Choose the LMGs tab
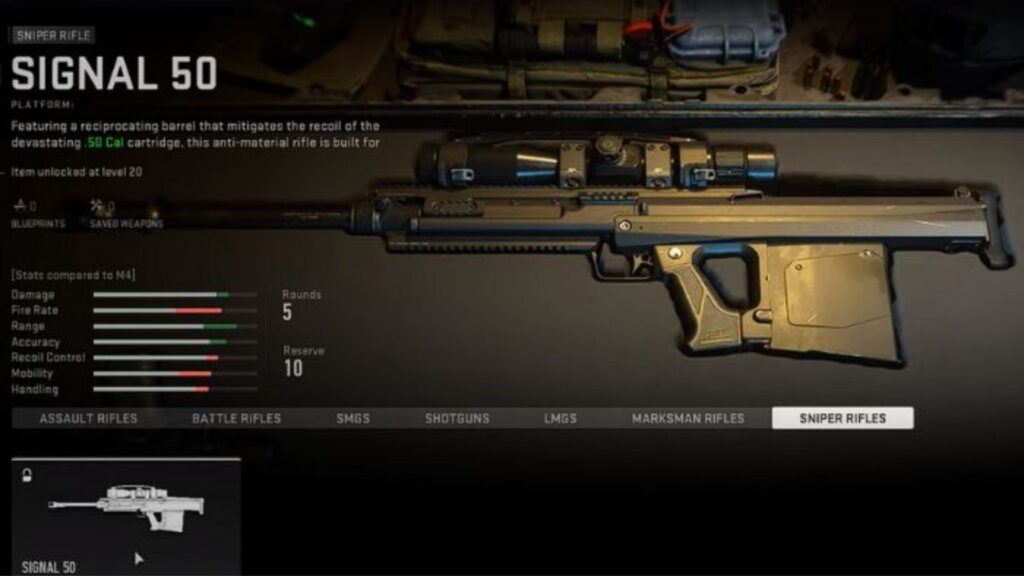Image resolution: width=1024 pixels, height=576 pixels. tap(560, 418)
